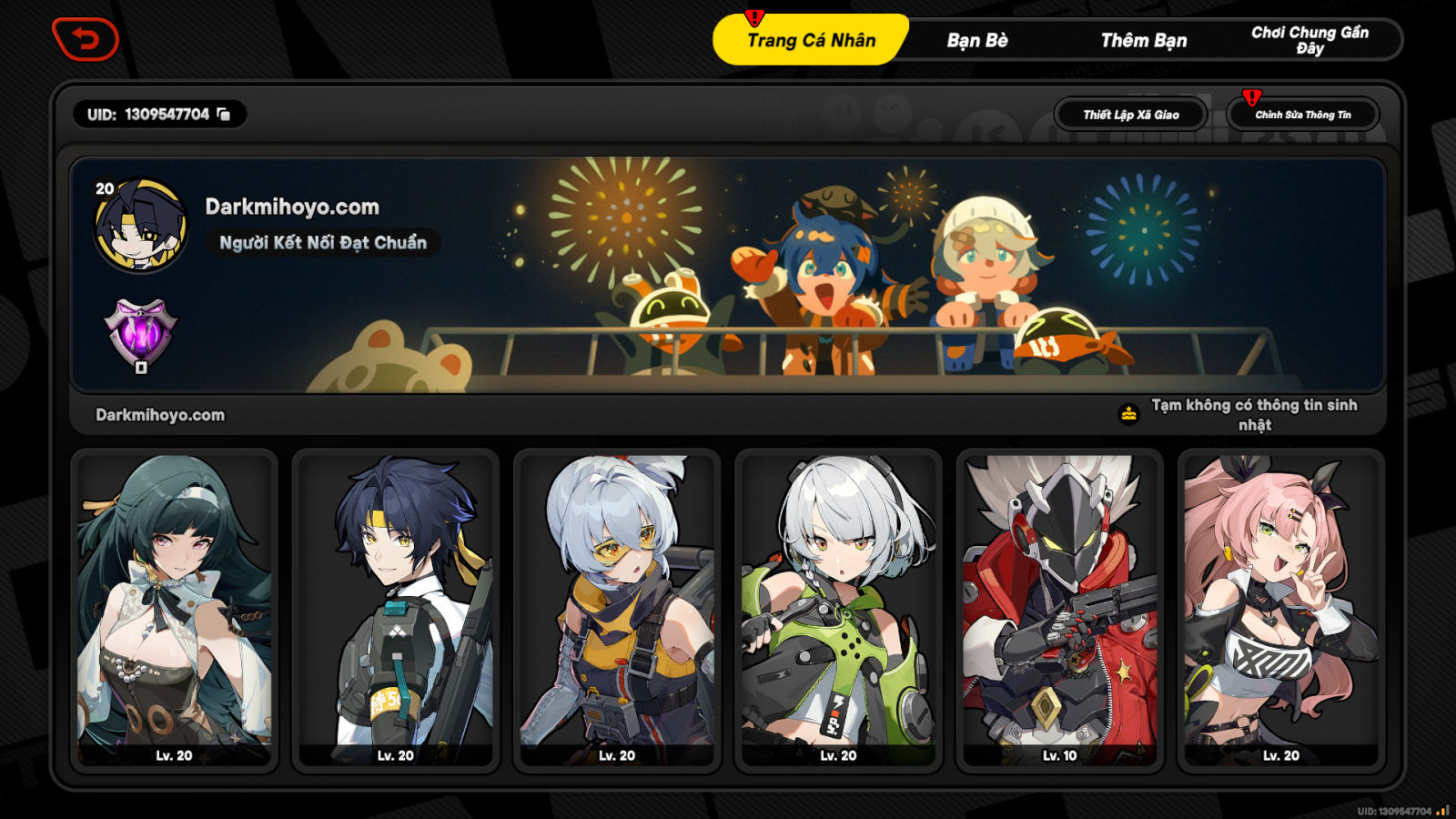
Task: Click the red back arrow icon
Action: pos(86,38)
